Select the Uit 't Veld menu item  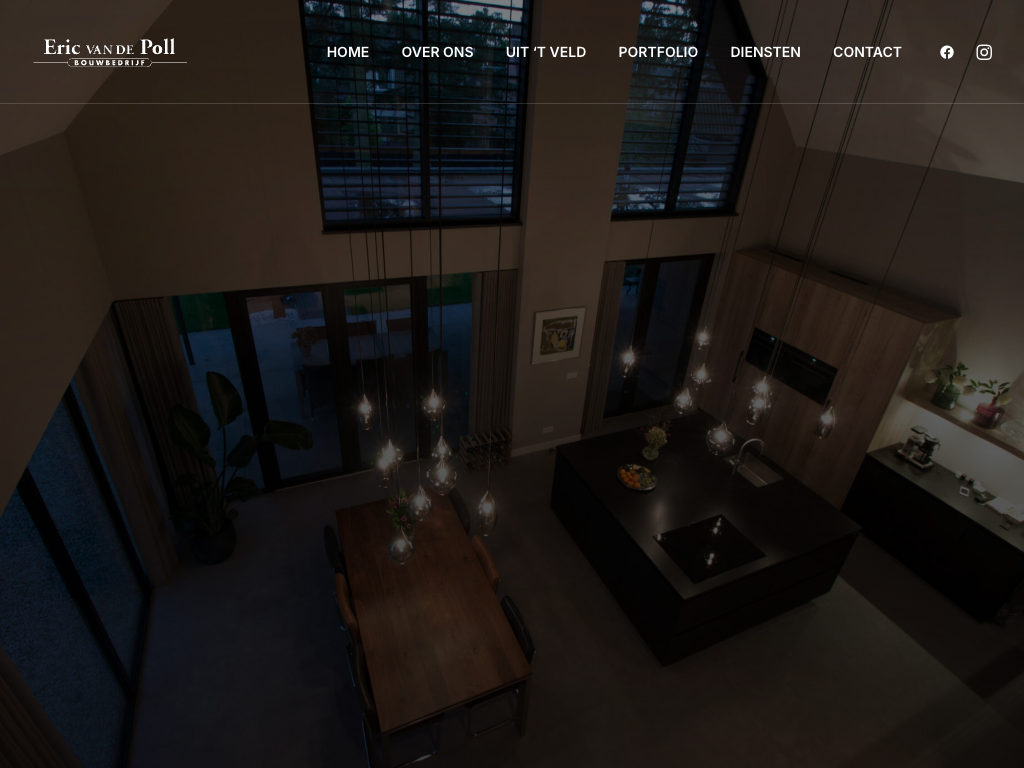546,52
